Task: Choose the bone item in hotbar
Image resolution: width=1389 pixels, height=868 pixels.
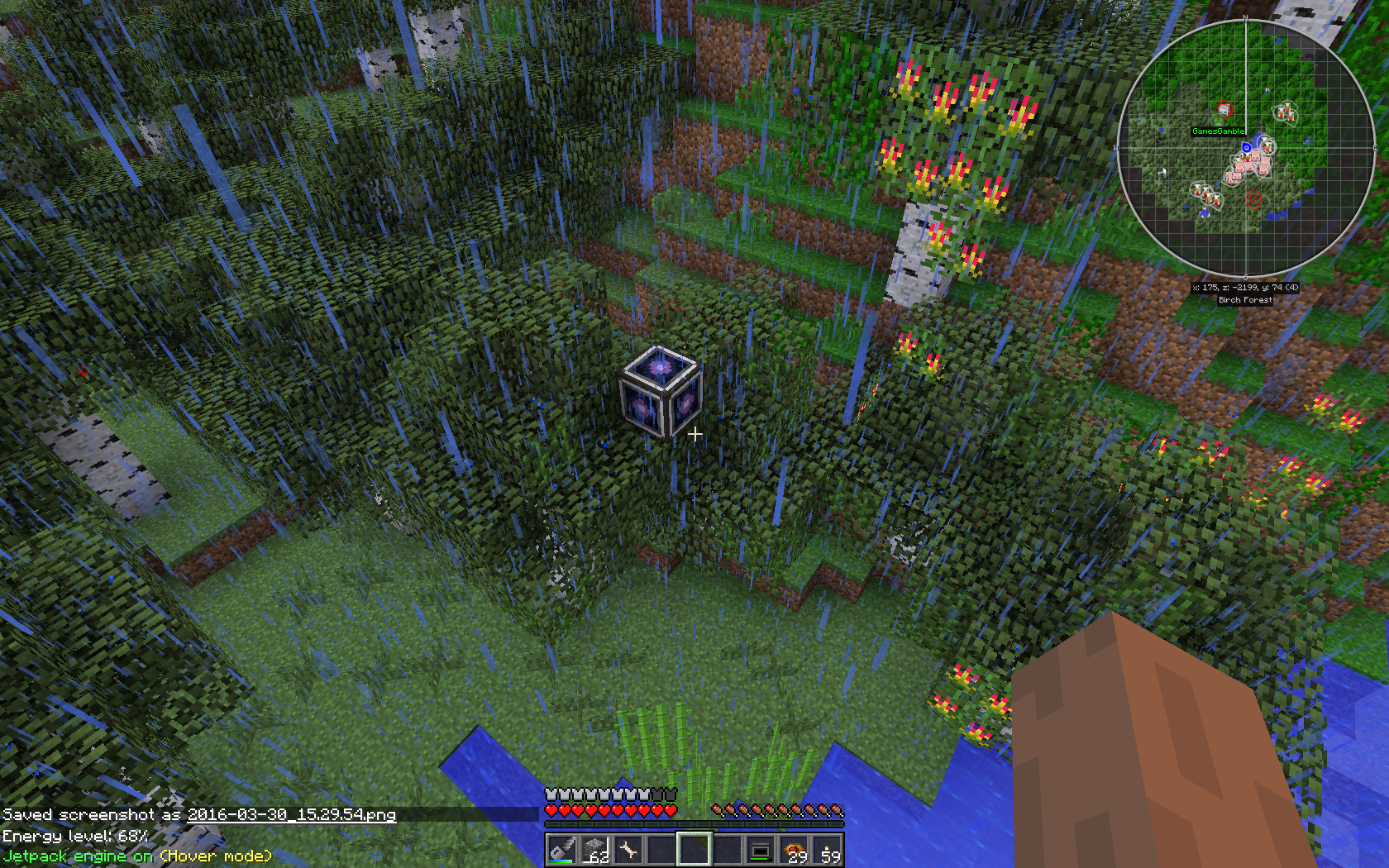Action: [628, 850]
